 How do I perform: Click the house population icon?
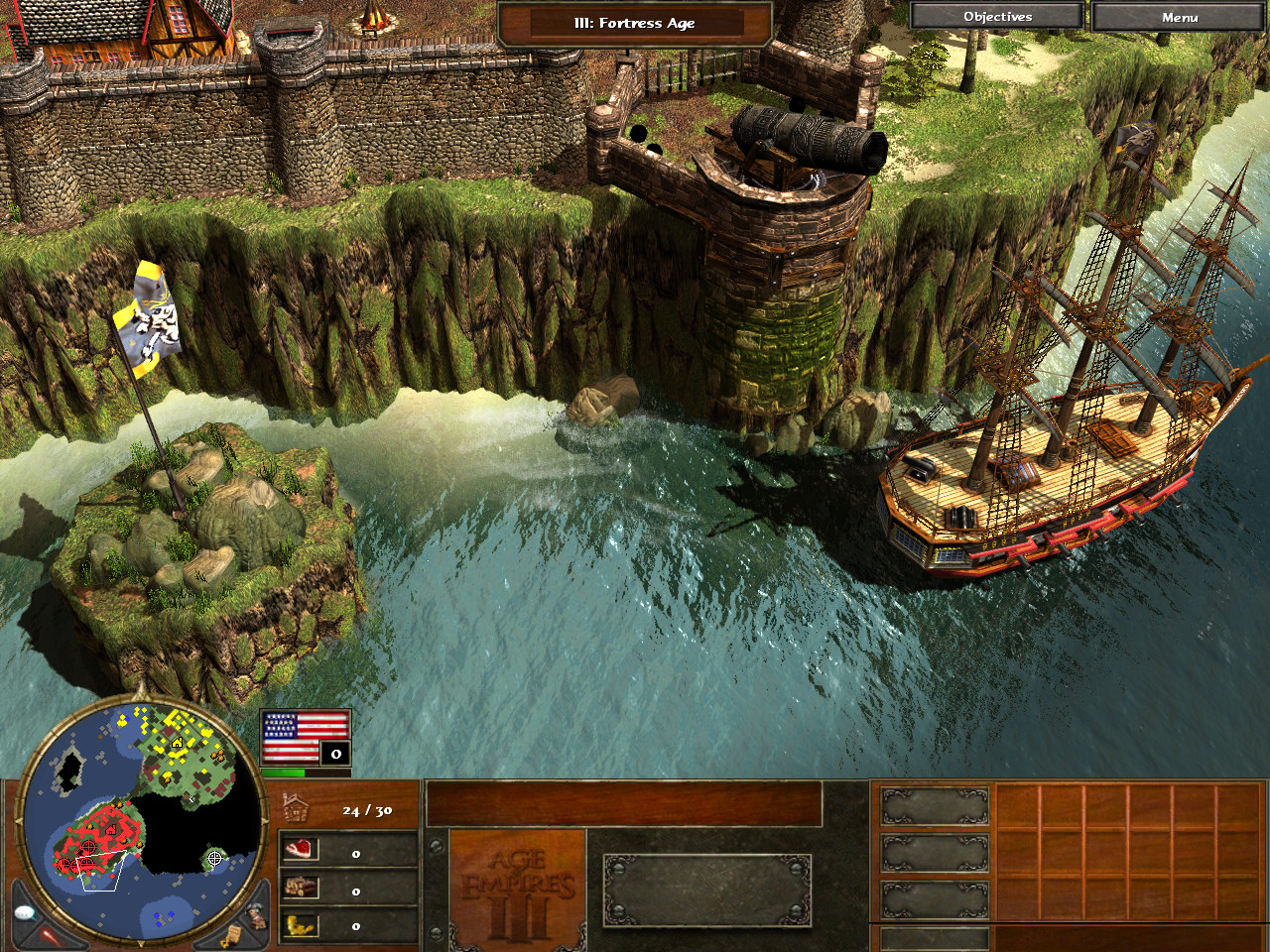297,808
